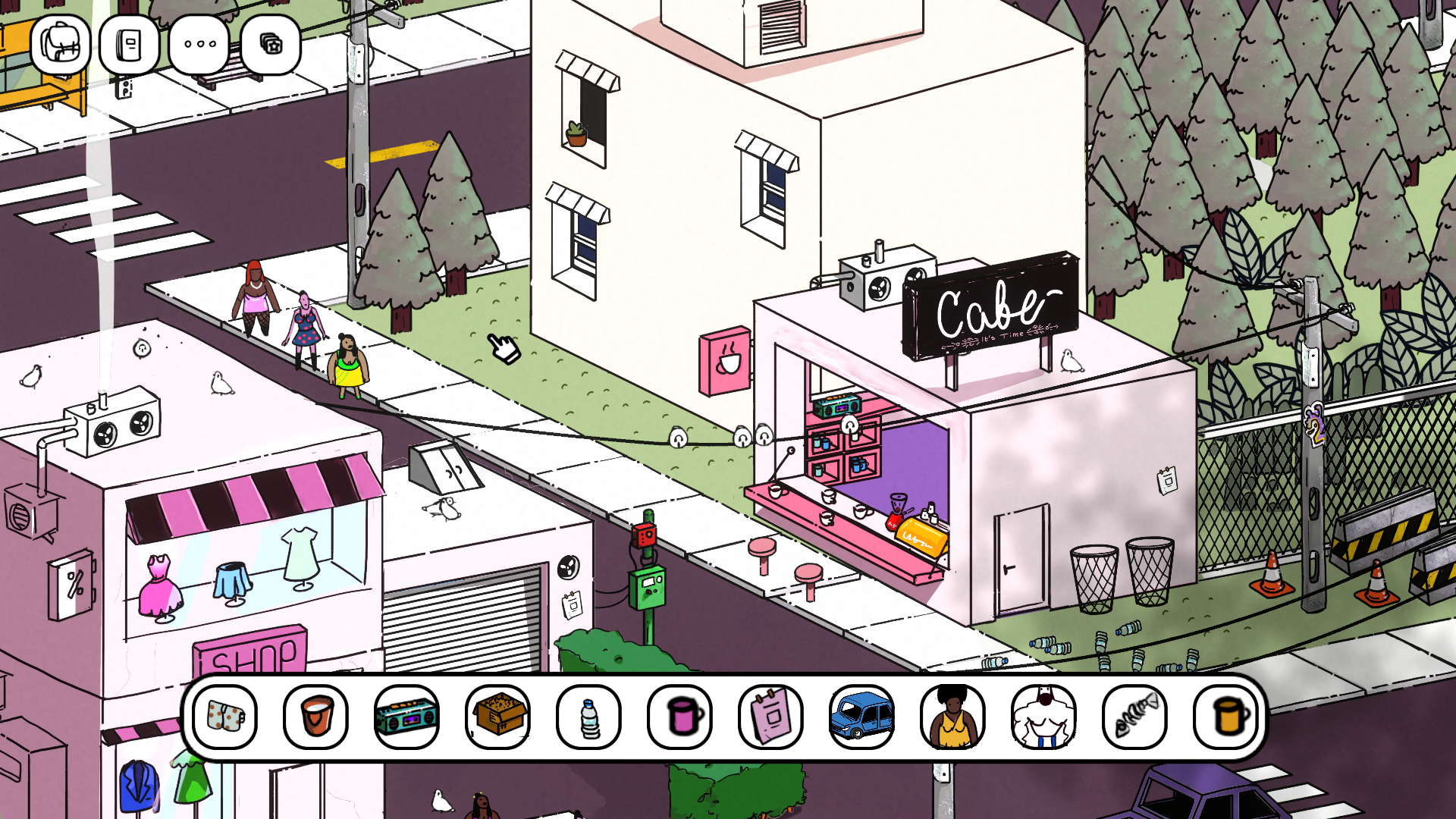Select the blue car target

pos(862,717)
